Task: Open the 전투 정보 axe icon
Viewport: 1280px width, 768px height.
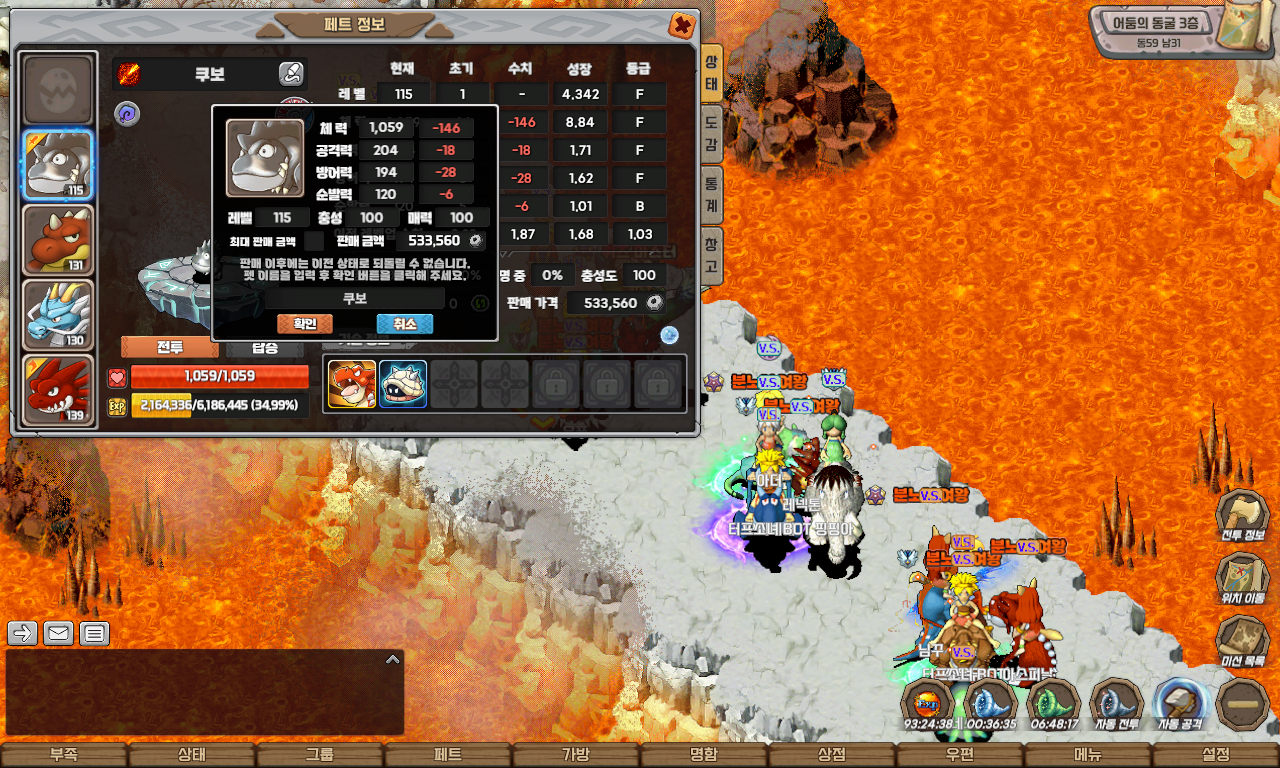Action: tap(1242, 515)
